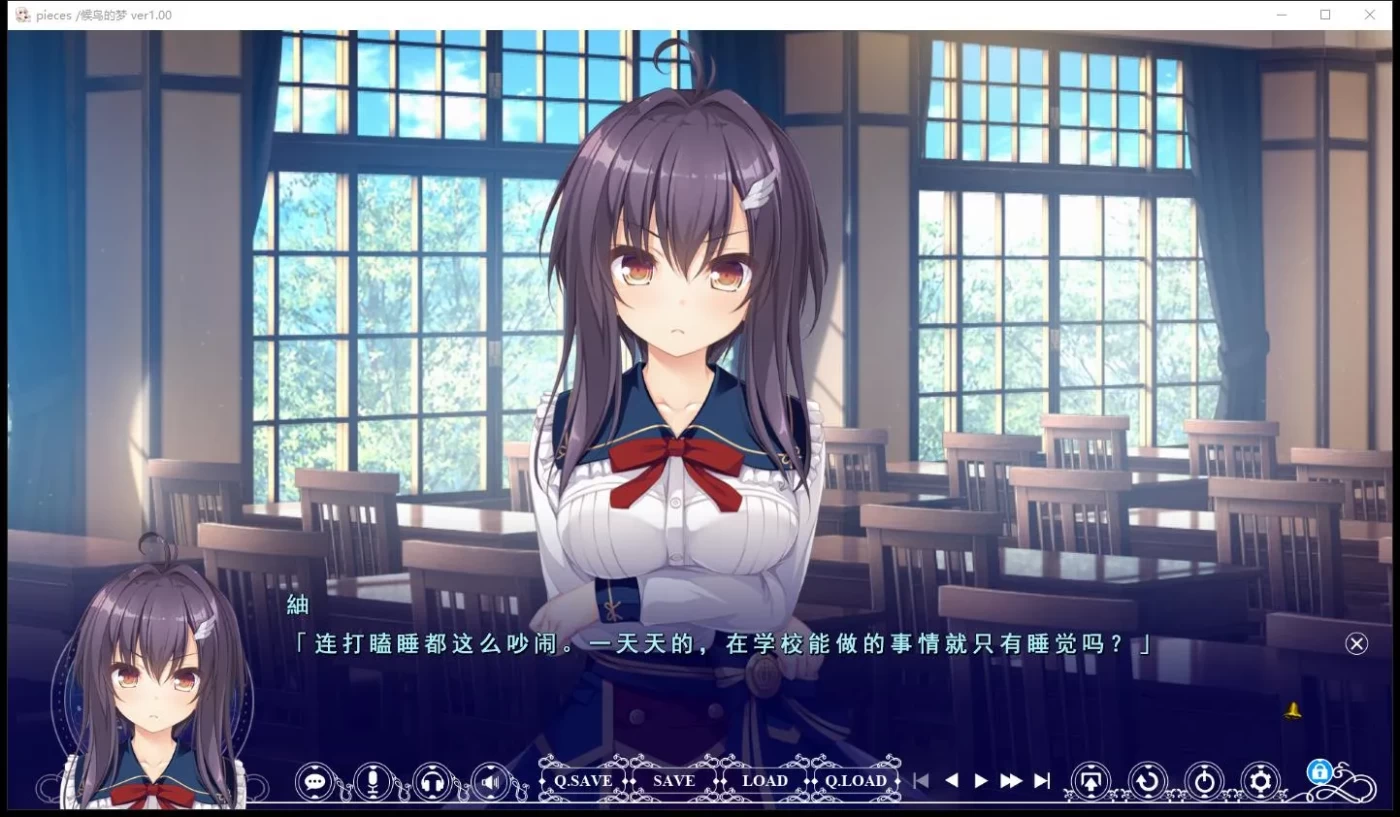
Task: Click the small bell notification icon
Action: point(1290,709)
